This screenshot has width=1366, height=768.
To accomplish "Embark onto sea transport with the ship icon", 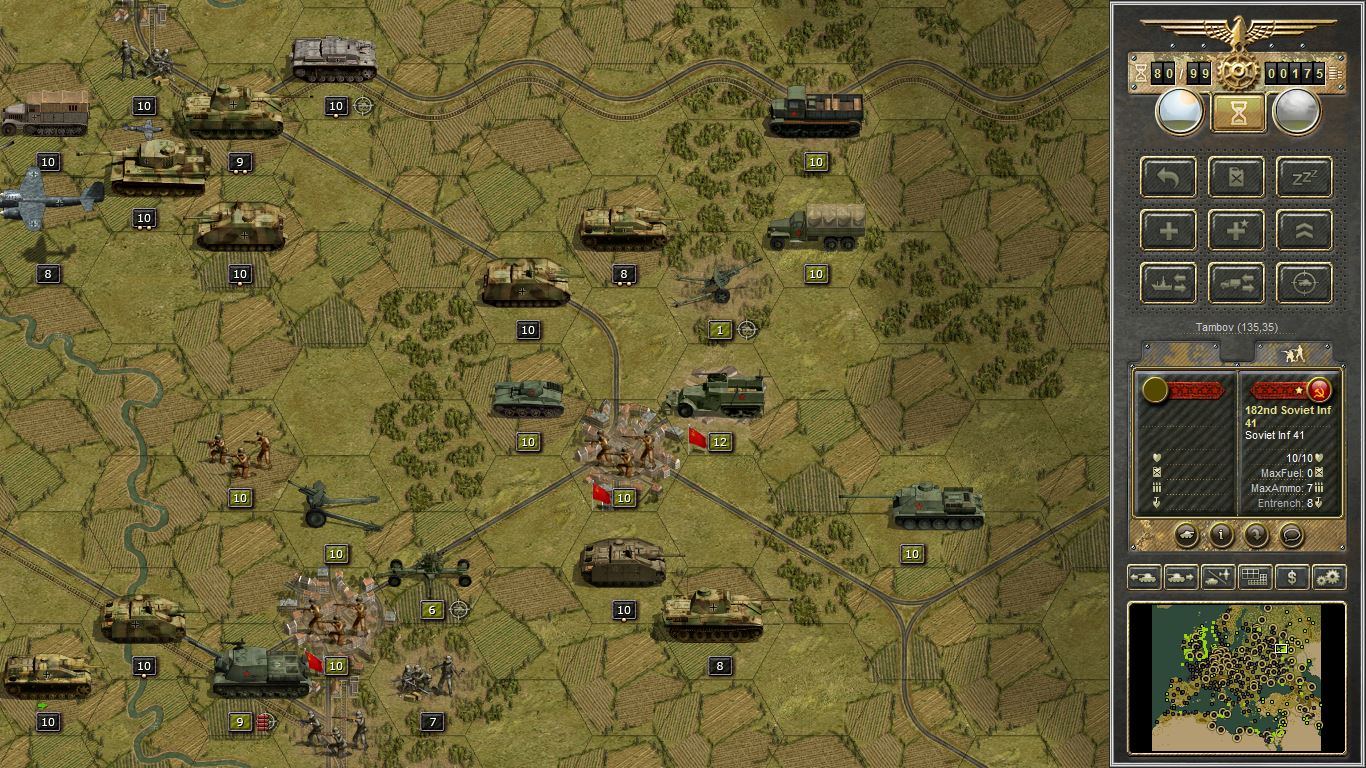I will (1168, 283).
